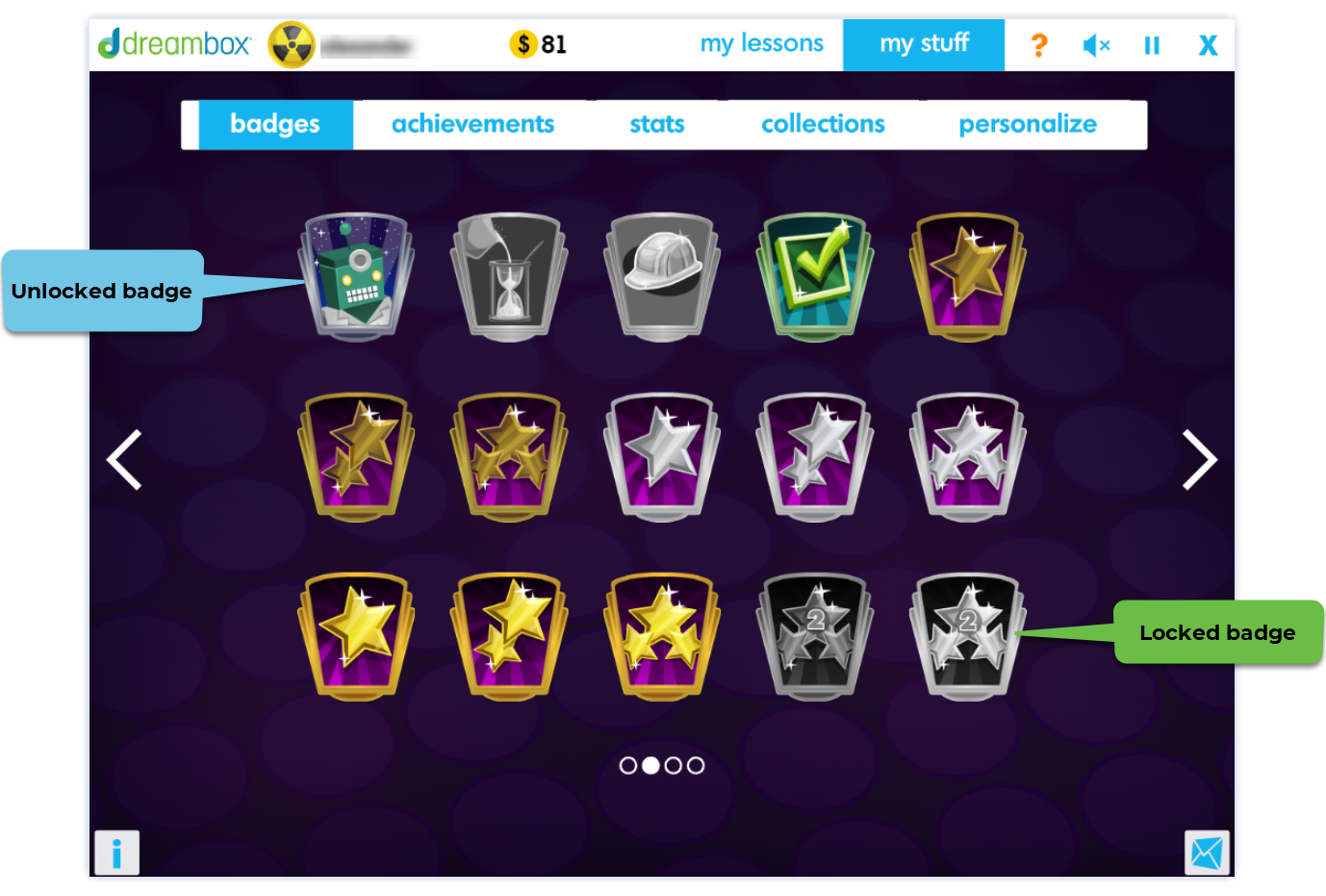Open the collections tab
Image resolution: width=1326 pixels, height=896 pixels.
[823, 123]
